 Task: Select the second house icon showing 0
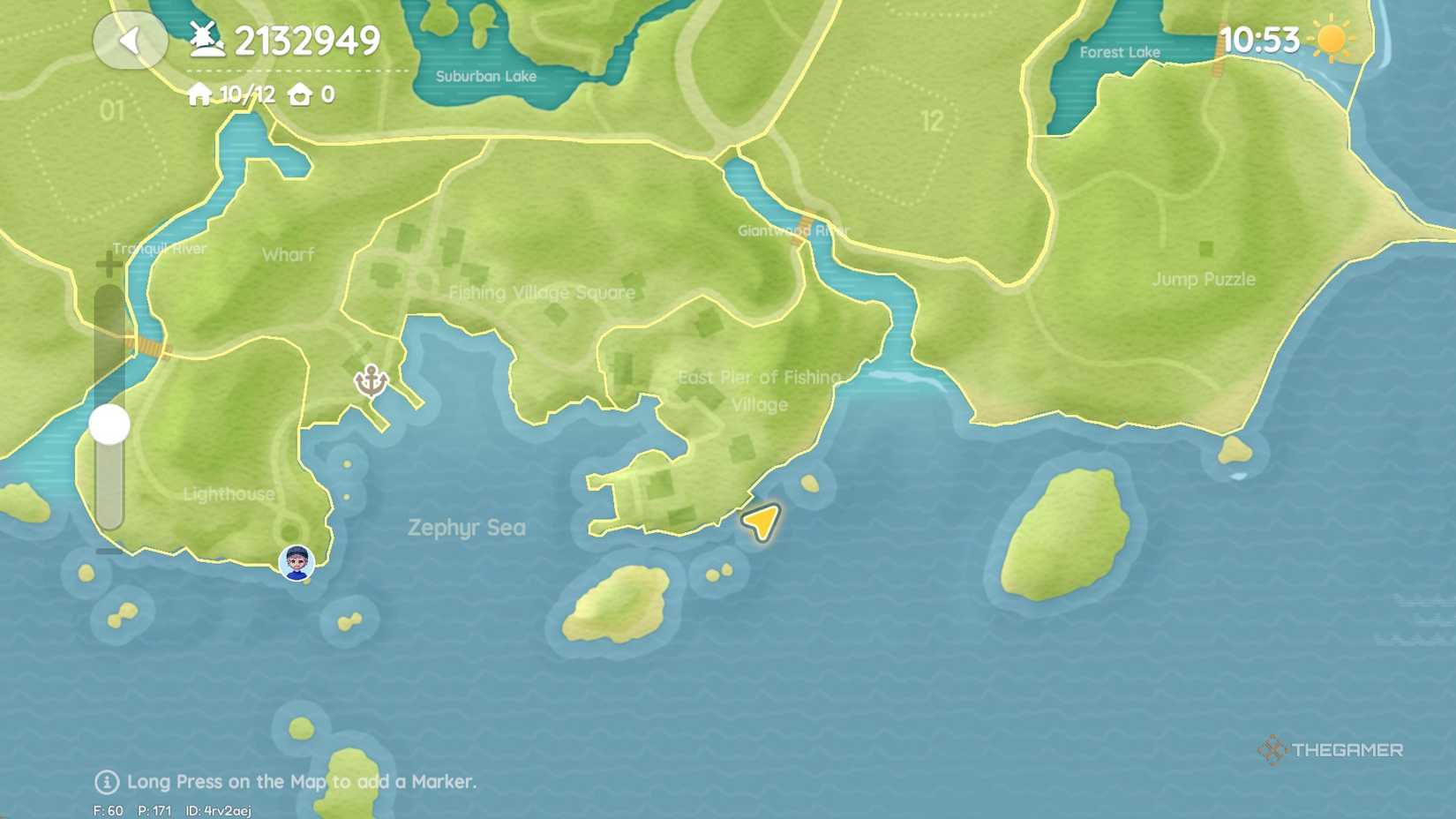click(x=300, y=92)
